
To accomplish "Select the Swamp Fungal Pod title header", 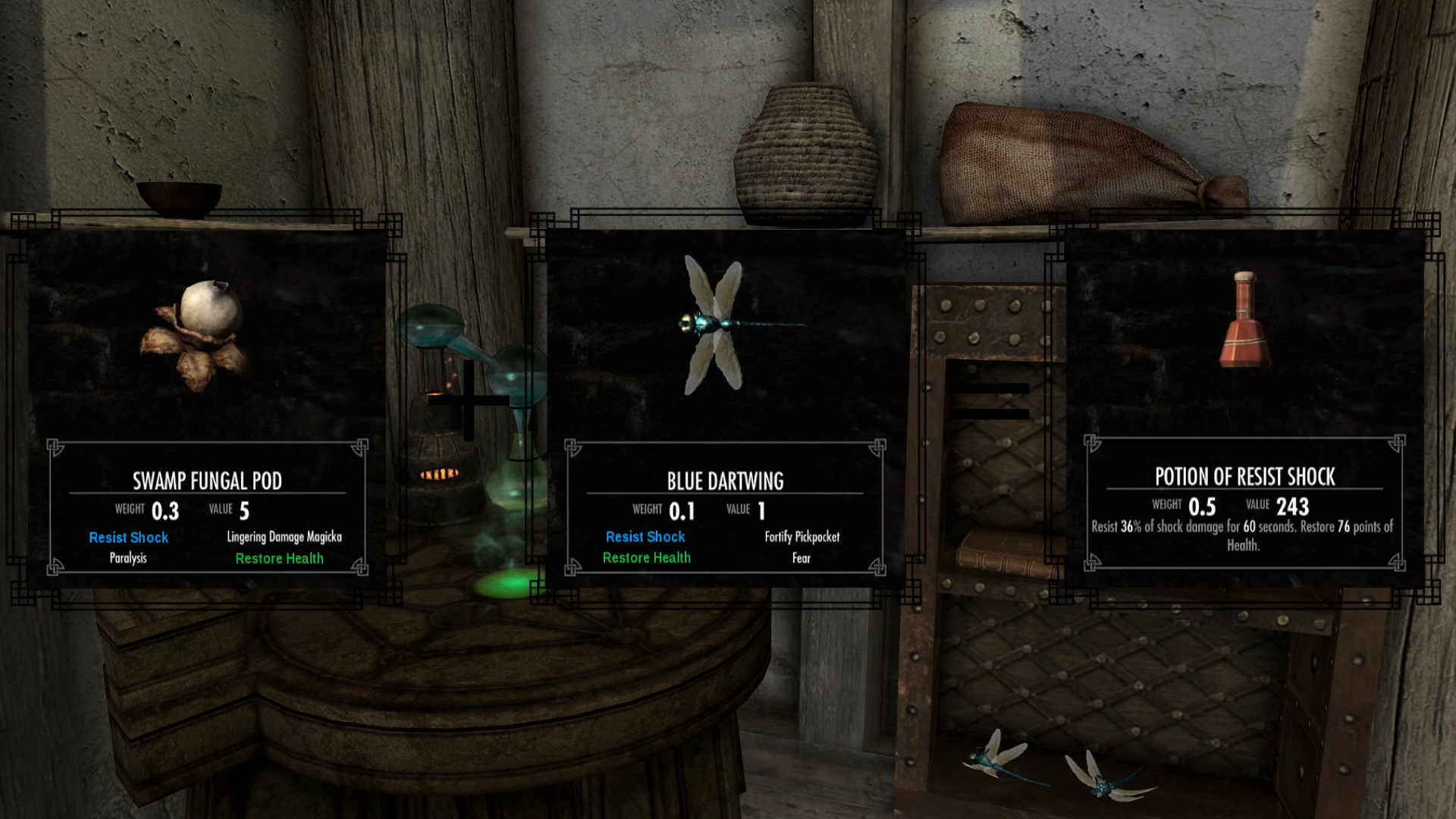I will (x=206, y=480).
